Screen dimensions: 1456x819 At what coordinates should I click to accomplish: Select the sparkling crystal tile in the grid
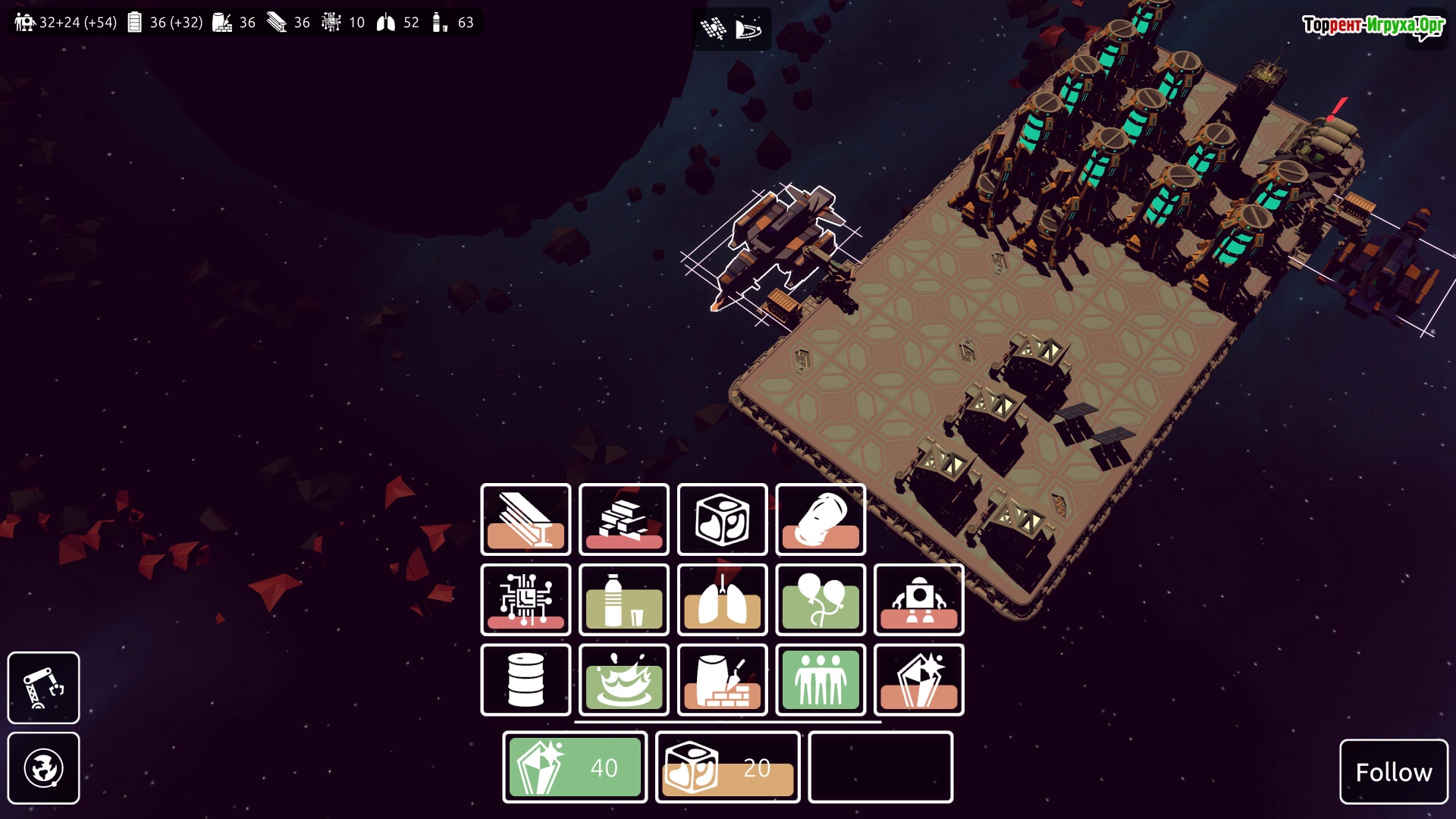919,680
